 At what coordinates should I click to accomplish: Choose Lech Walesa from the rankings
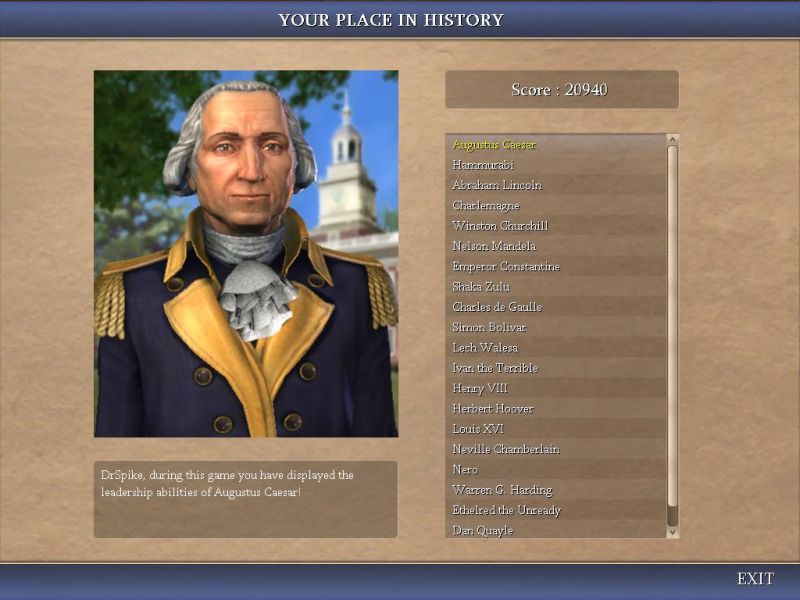(485, 348)
